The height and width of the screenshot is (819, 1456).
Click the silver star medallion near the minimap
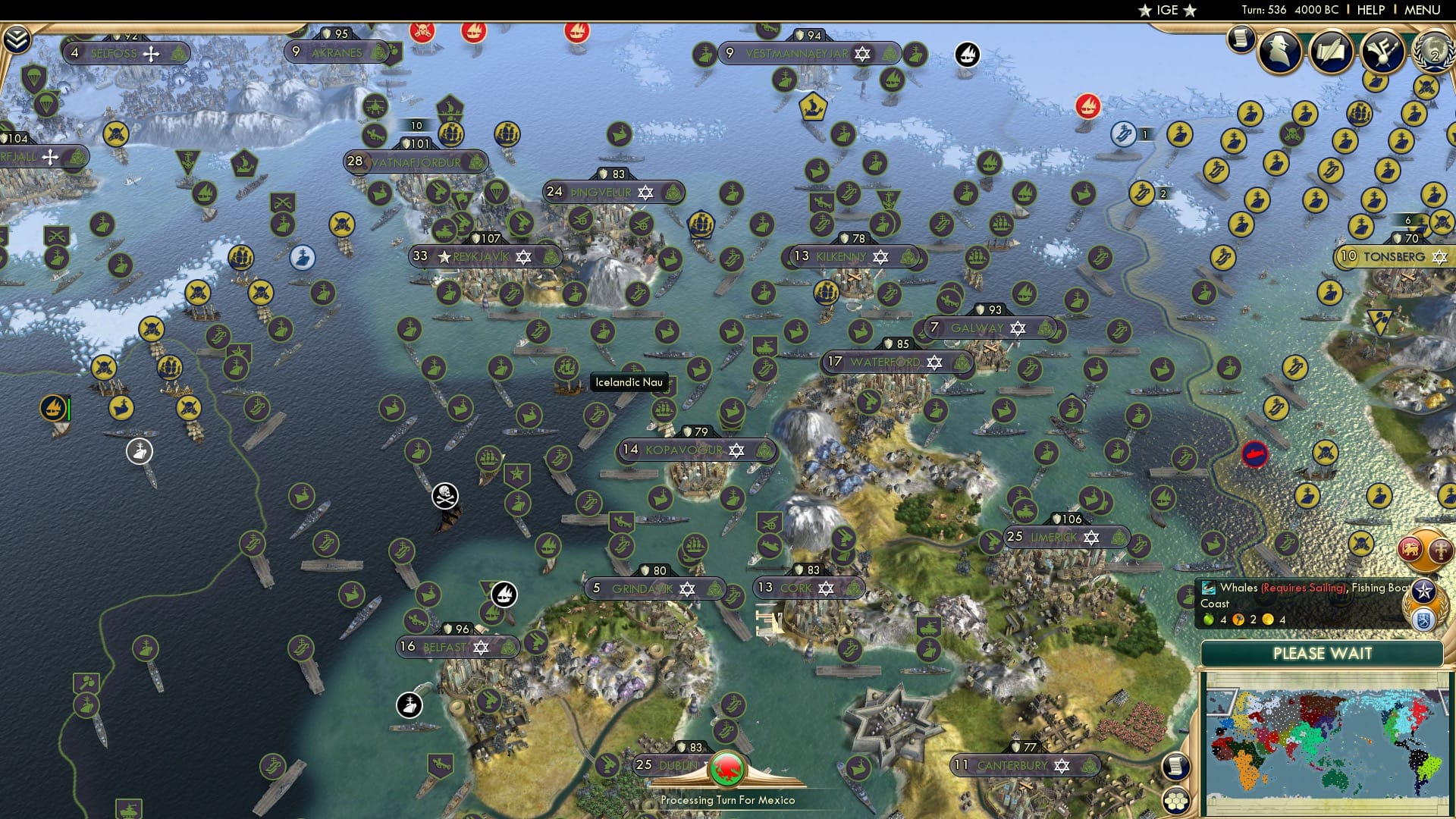(1423, 591)
